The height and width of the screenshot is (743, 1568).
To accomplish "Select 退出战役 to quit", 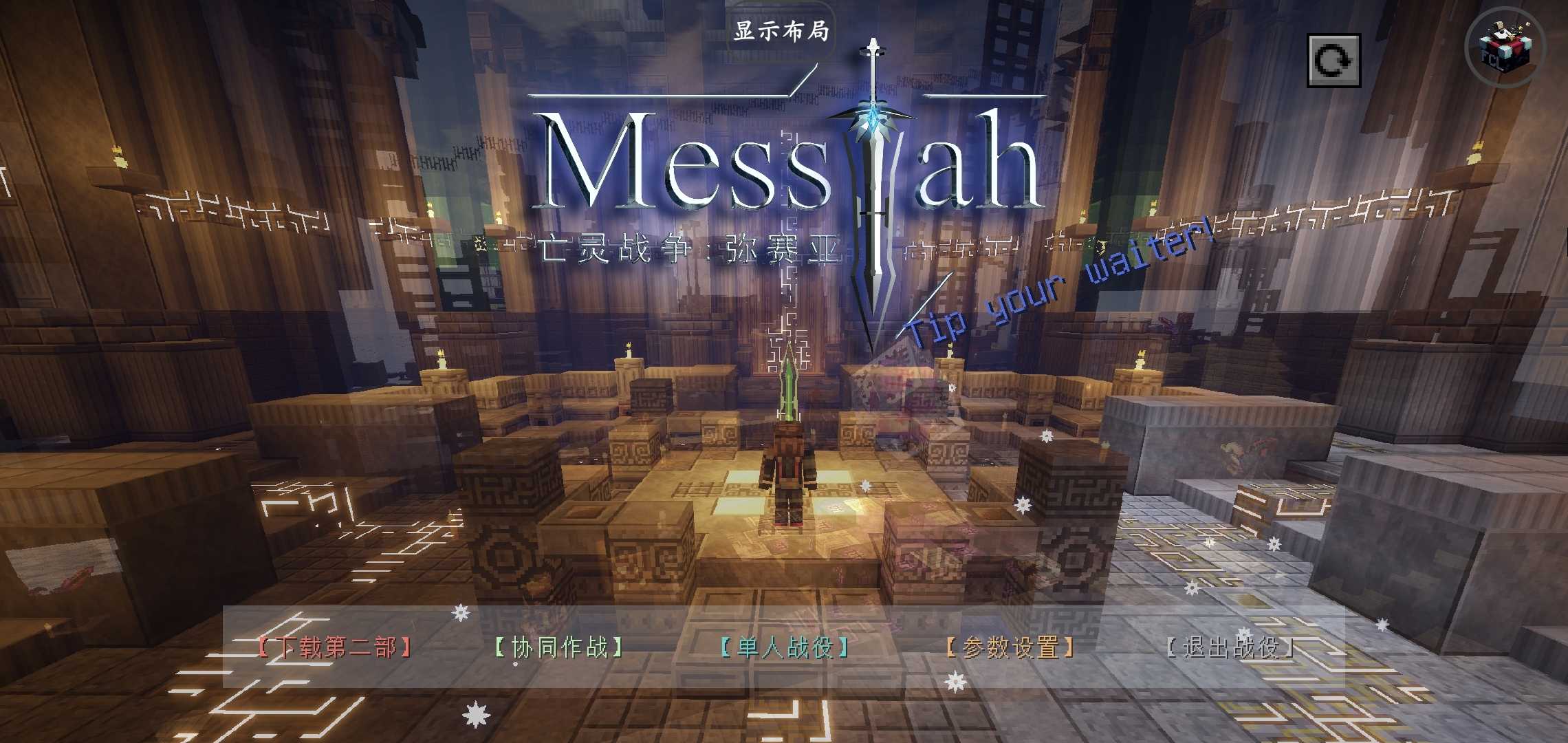I will 1231,647.
